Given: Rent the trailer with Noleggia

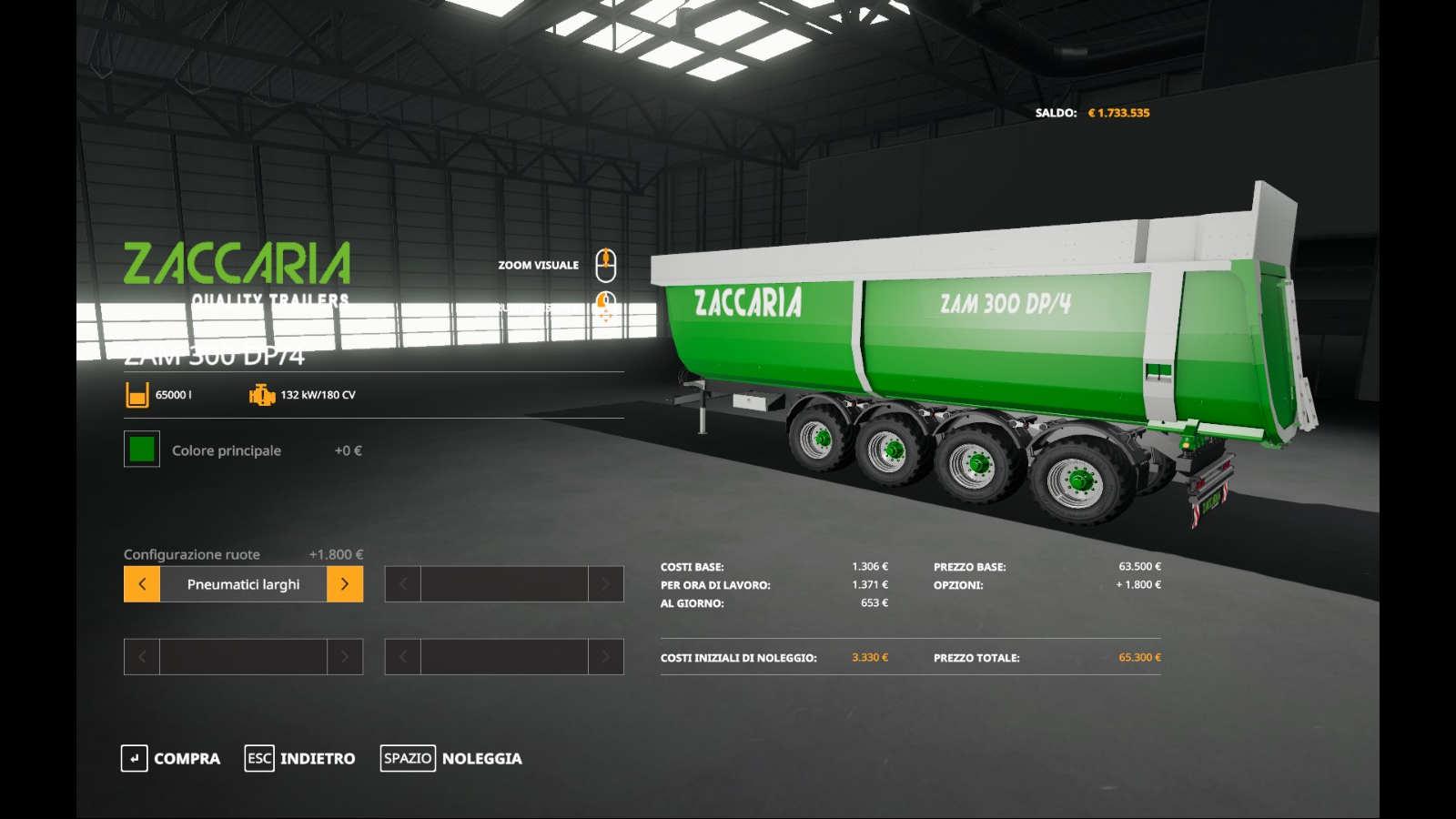Looking at the screenshot, I should tap(451, 758).
